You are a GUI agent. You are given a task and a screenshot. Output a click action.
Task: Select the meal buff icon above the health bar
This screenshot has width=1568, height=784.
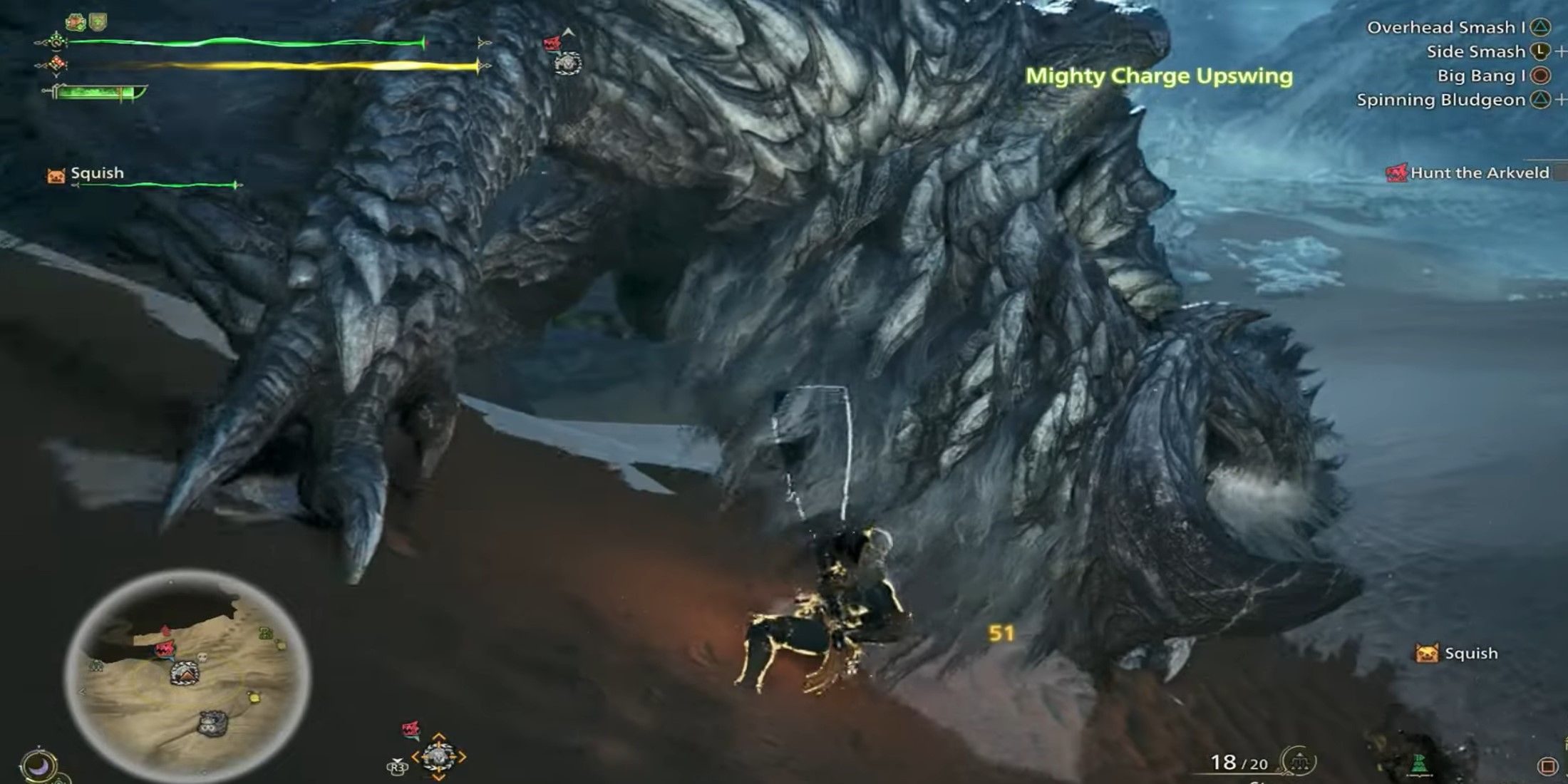pyautogui.click(x=76, y=21)
